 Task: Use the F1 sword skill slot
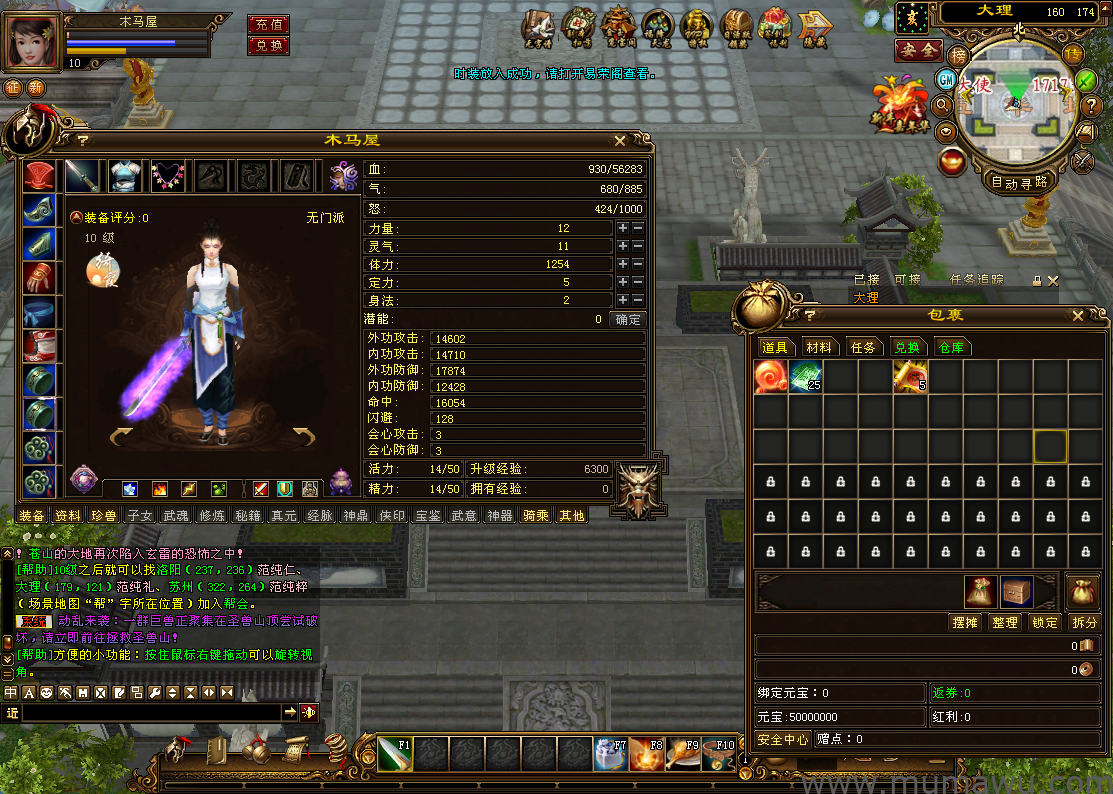(394, 753)
